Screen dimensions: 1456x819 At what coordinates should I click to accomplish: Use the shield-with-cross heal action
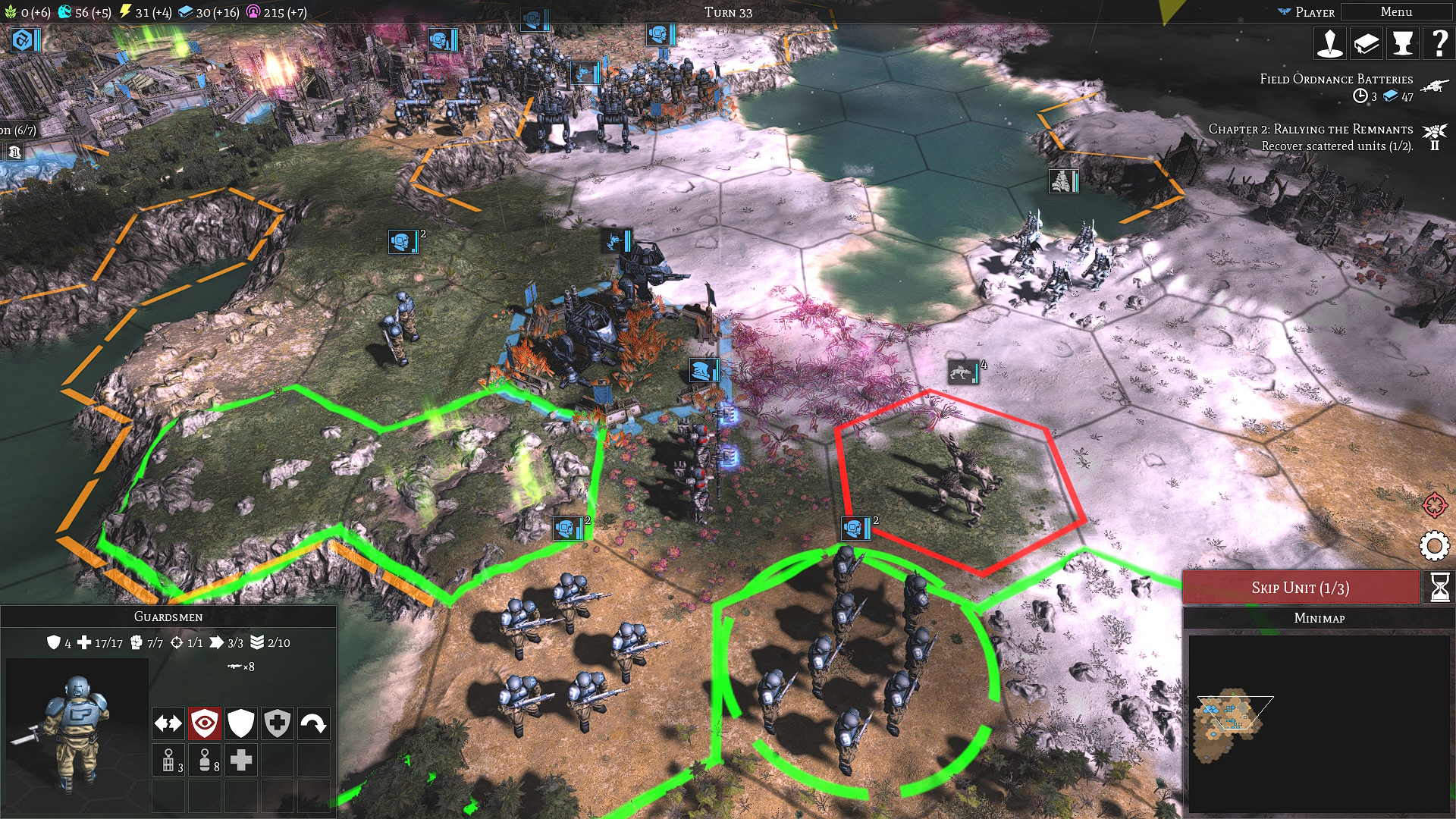pyautogui.click(x=278, y=723)
